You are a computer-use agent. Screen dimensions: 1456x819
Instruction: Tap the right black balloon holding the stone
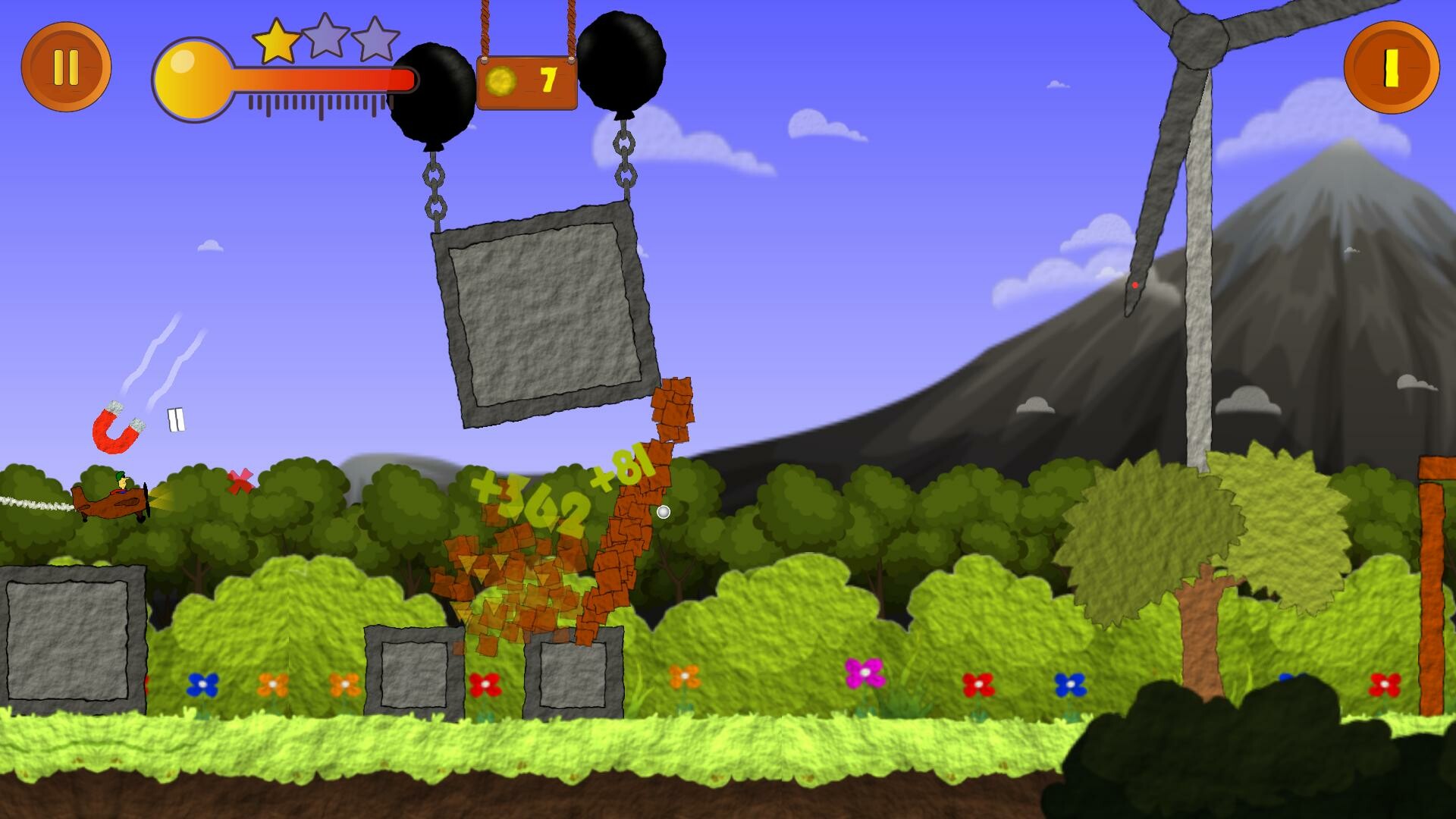pyautogui.click(x=623, y=61)
